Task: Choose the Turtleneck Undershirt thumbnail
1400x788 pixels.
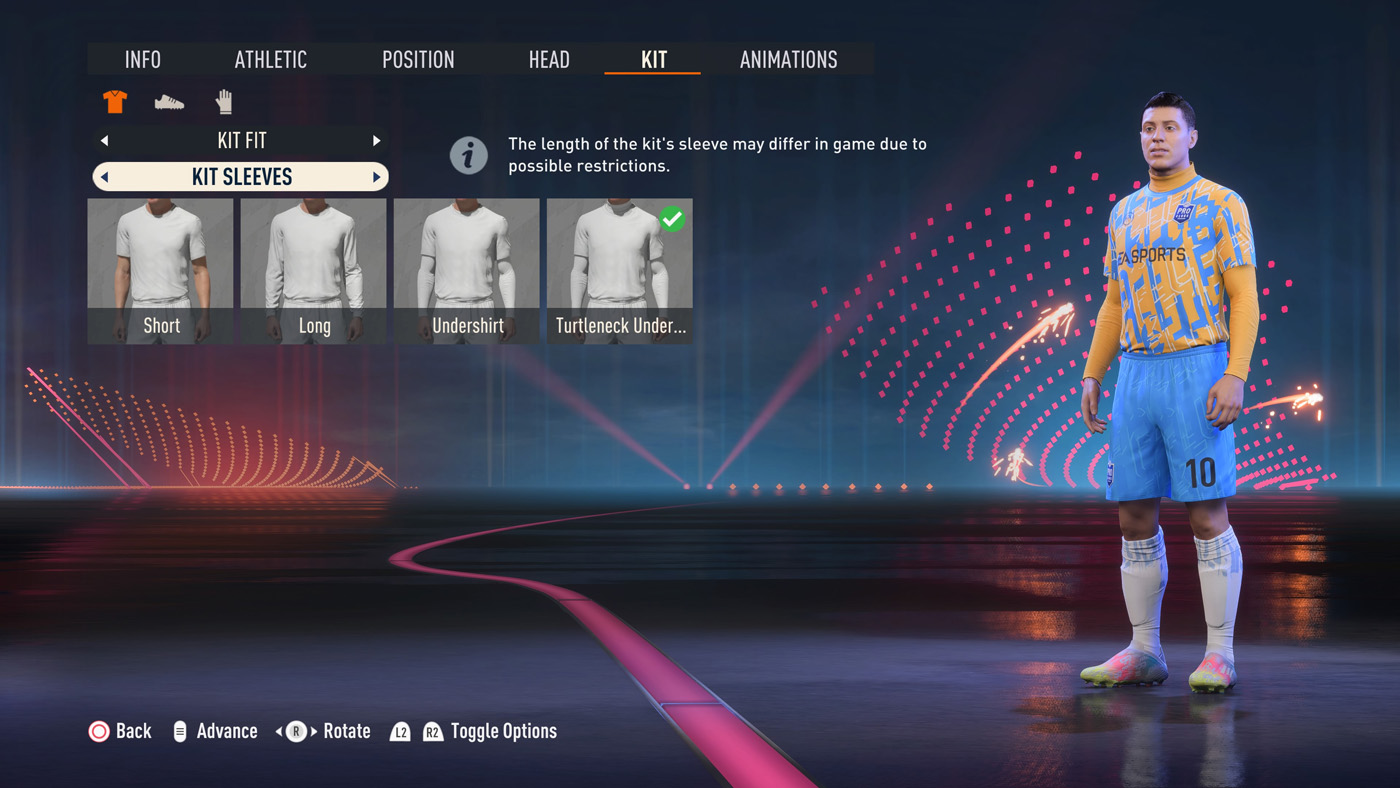Action: pos(619,270)
